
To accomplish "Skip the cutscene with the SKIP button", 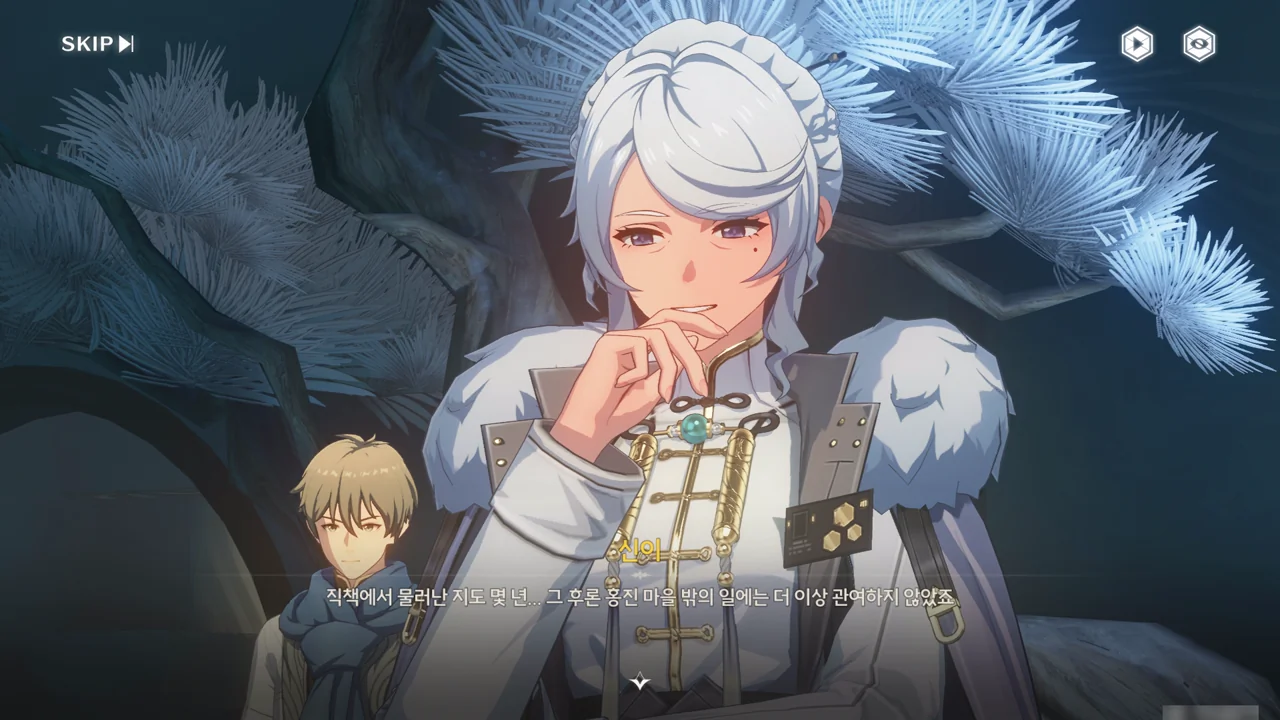I will pyautogui.click(x=97, y=44).
